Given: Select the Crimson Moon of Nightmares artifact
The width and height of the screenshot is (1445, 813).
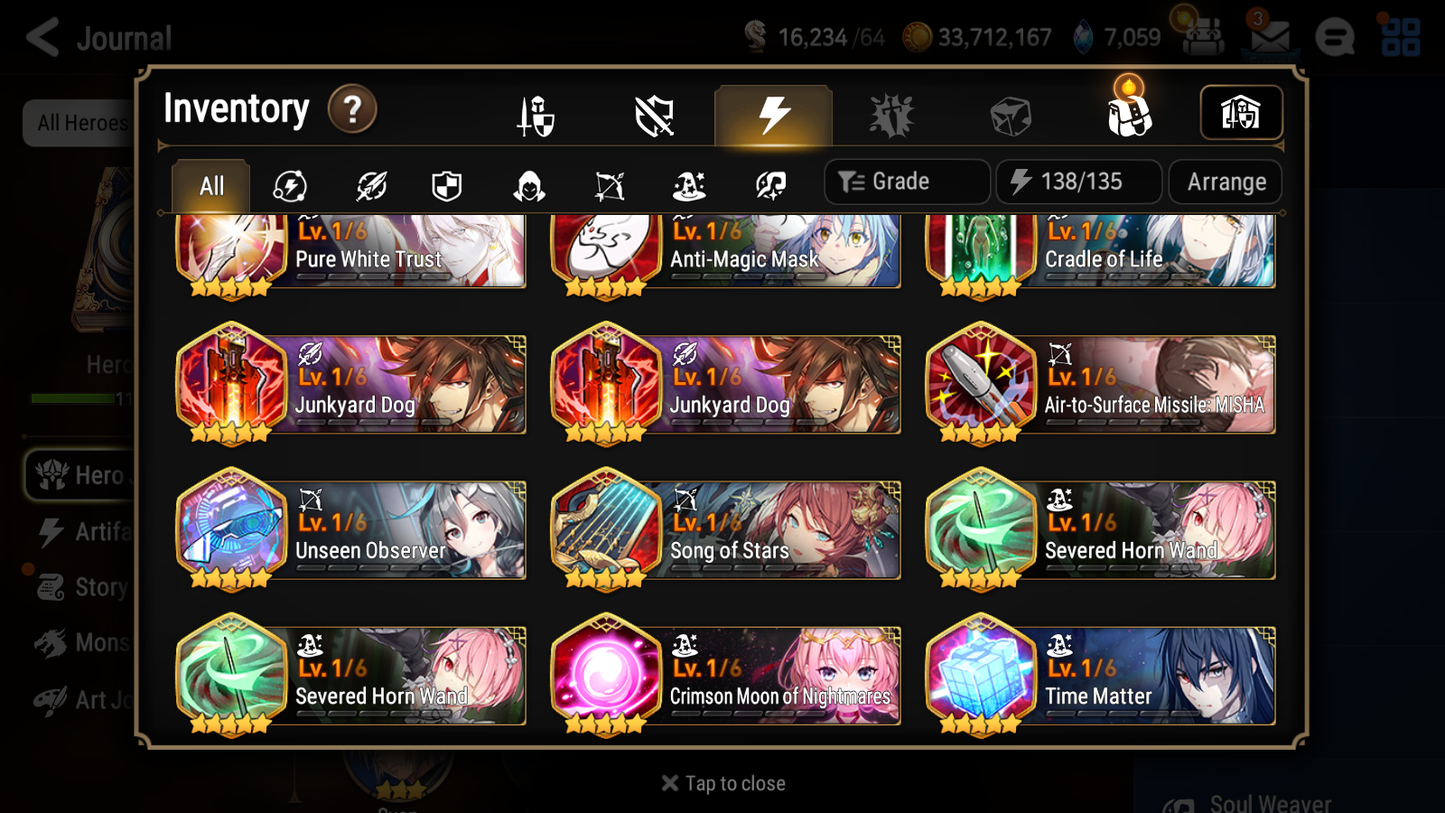Looking at the screenshot, I should click(725, 675).
